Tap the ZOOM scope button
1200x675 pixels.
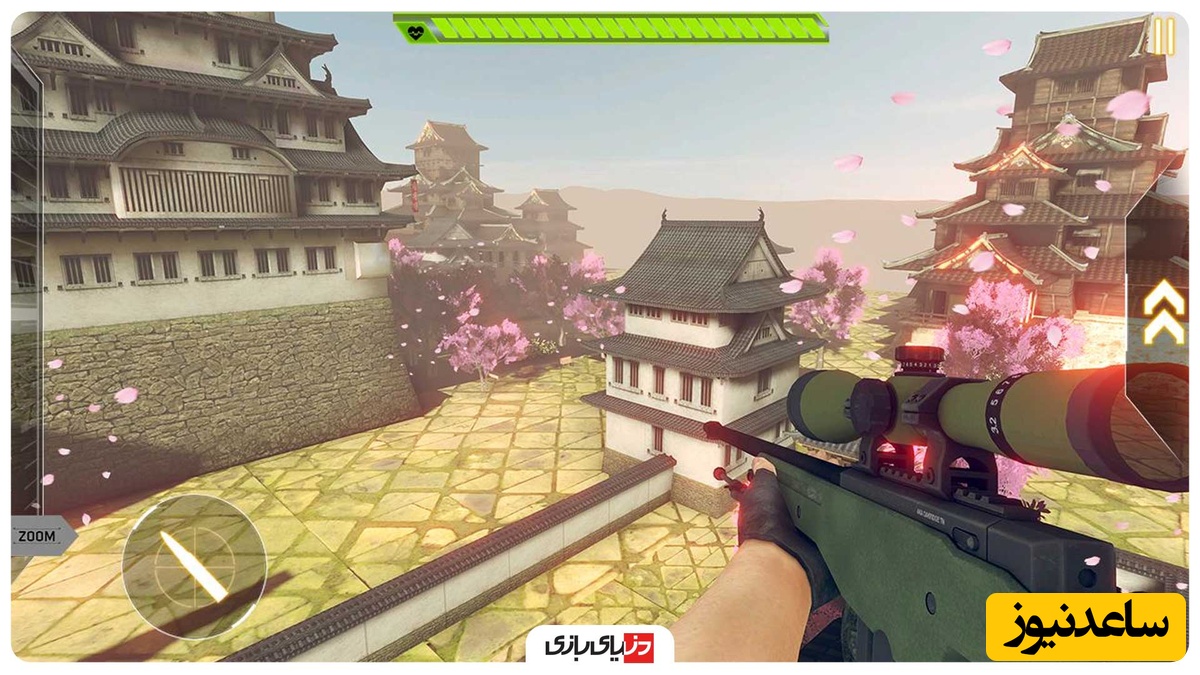tap(38, 536)
